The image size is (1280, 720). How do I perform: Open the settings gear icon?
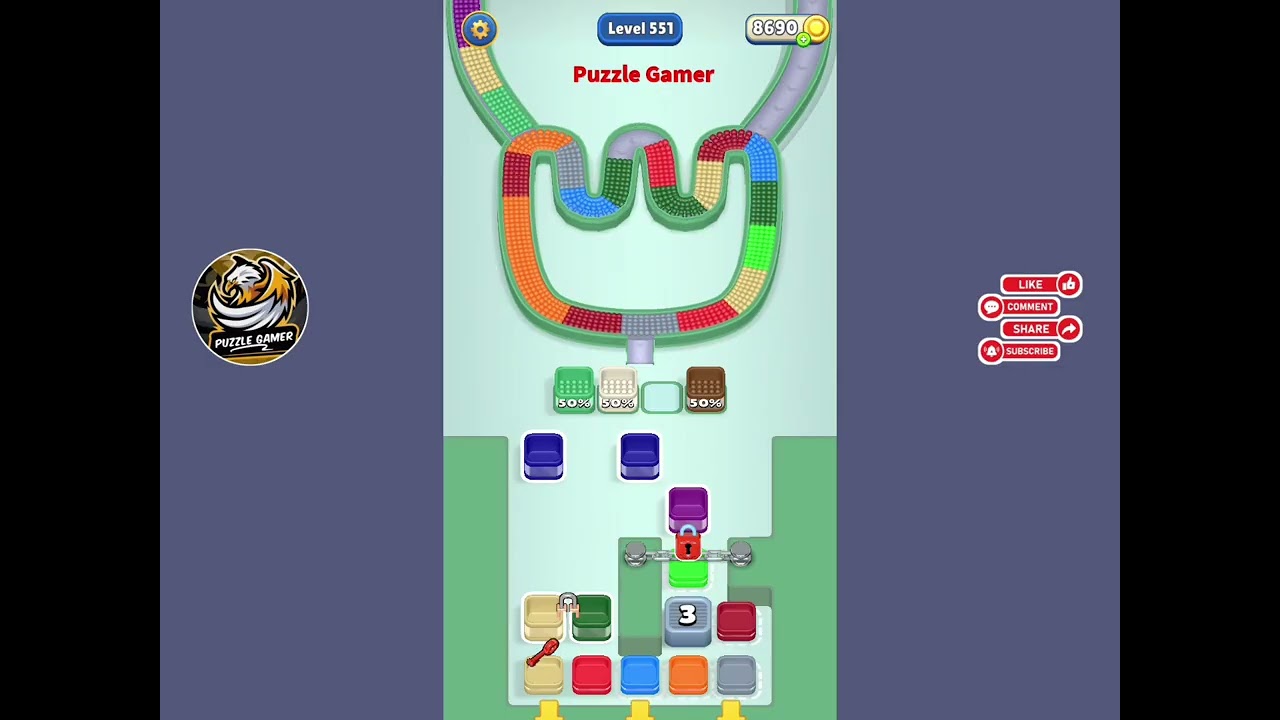coord(480,29)
